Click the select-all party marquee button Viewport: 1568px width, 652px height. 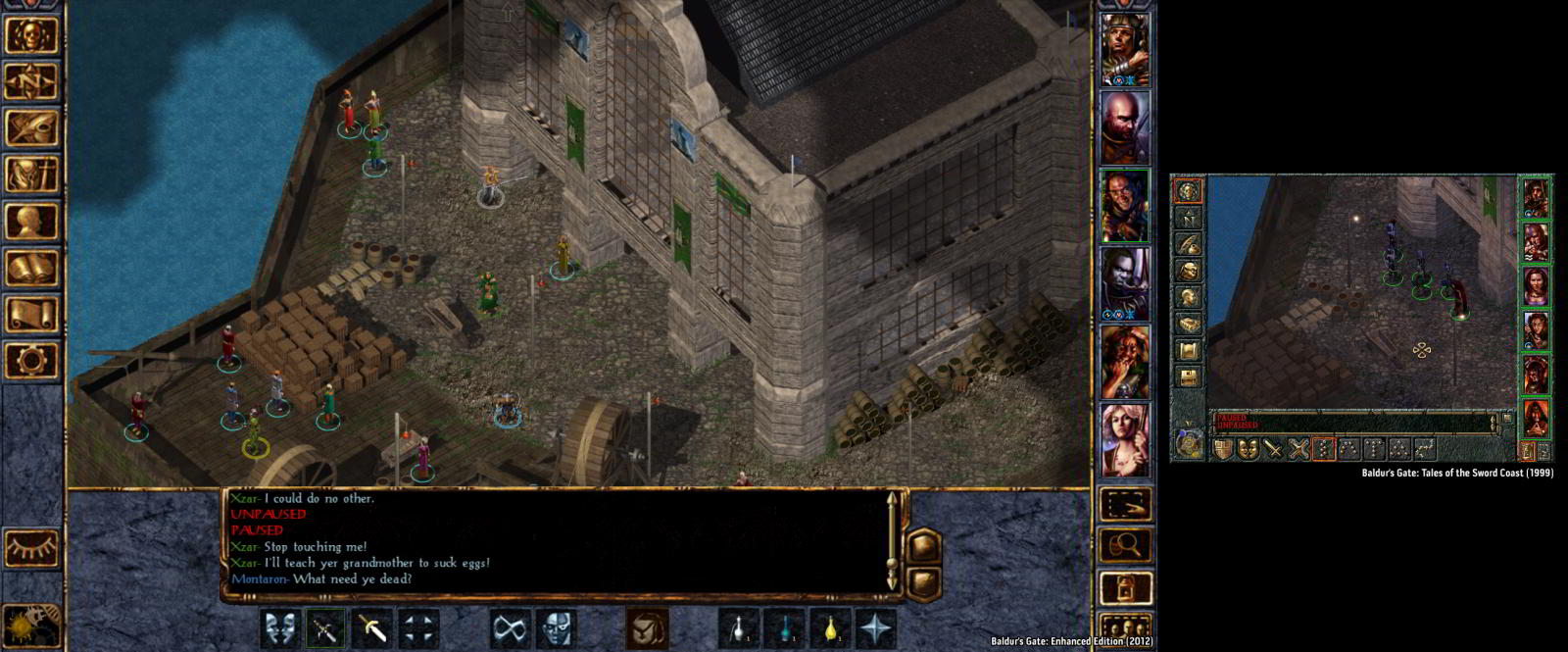(x=1125, y=504)
